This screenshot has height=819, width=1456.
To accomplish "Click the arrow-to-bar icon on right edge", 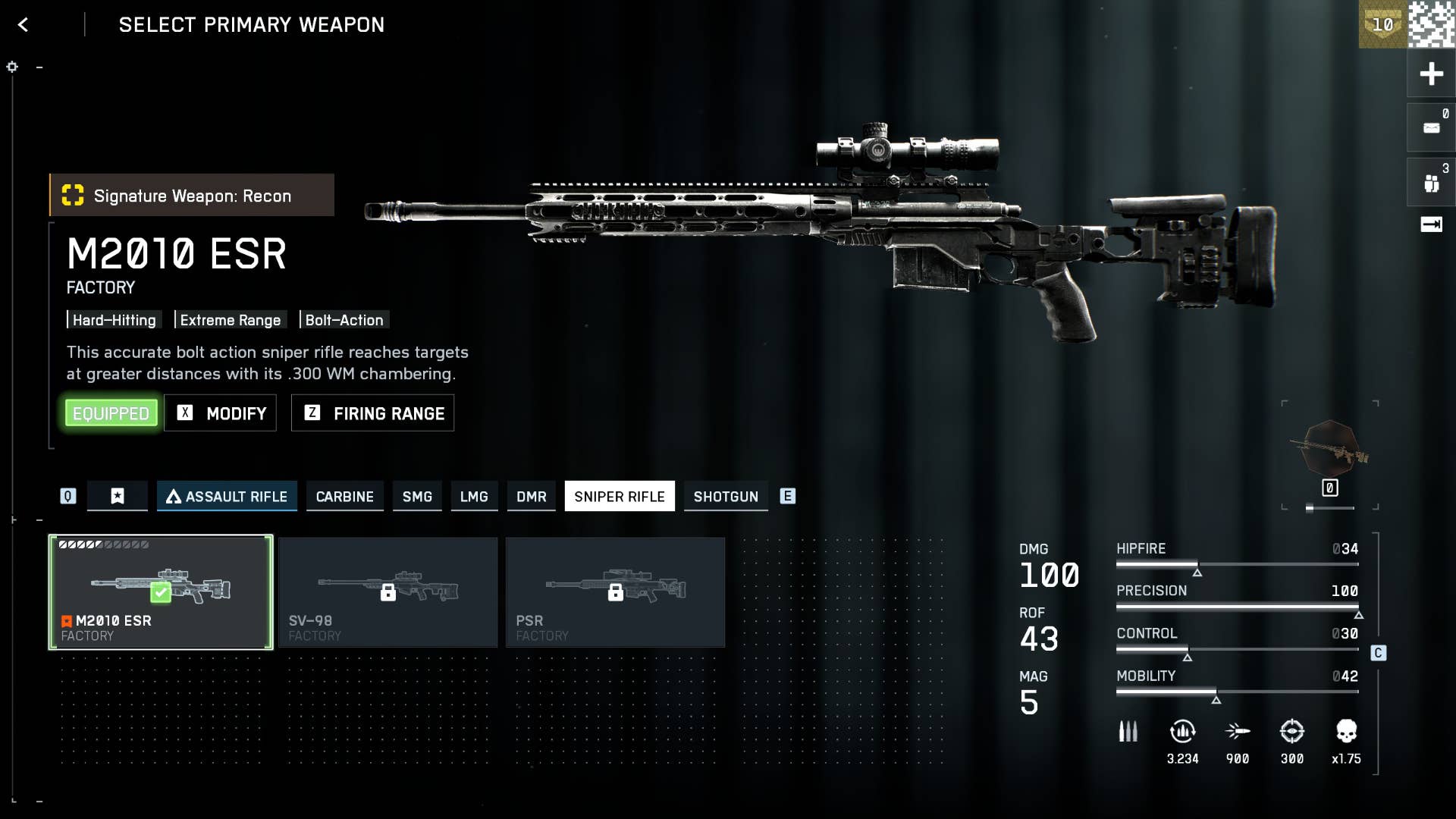I will [1431, 224].
